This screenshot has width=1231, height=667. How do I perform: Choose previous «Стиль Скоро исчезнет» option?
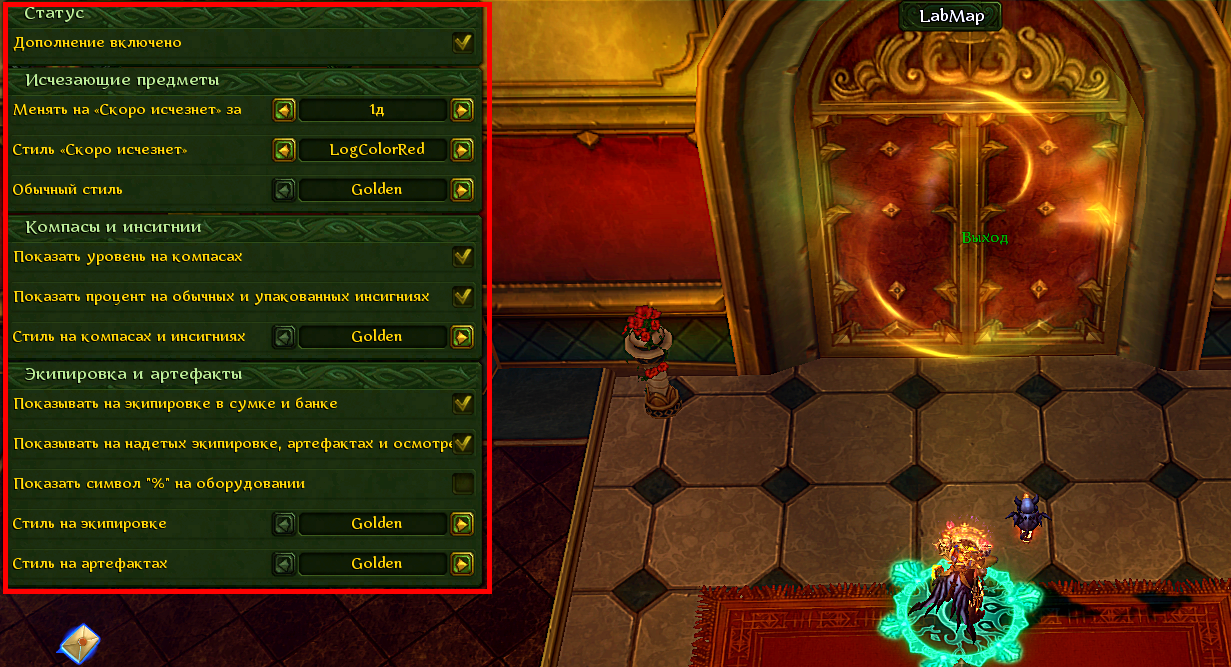click(284, 149)
